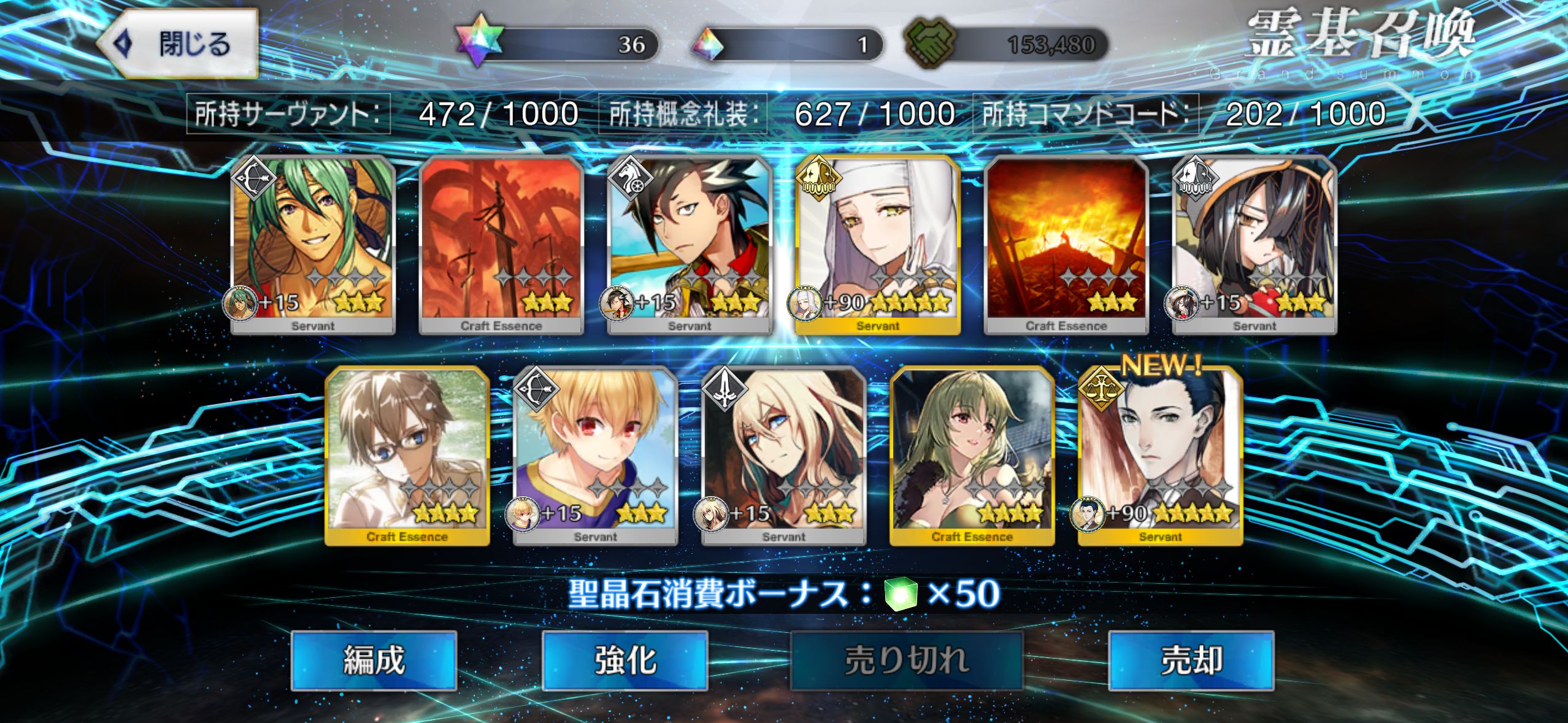Inspect the green-haired woman craft essence card

point(972,454)
